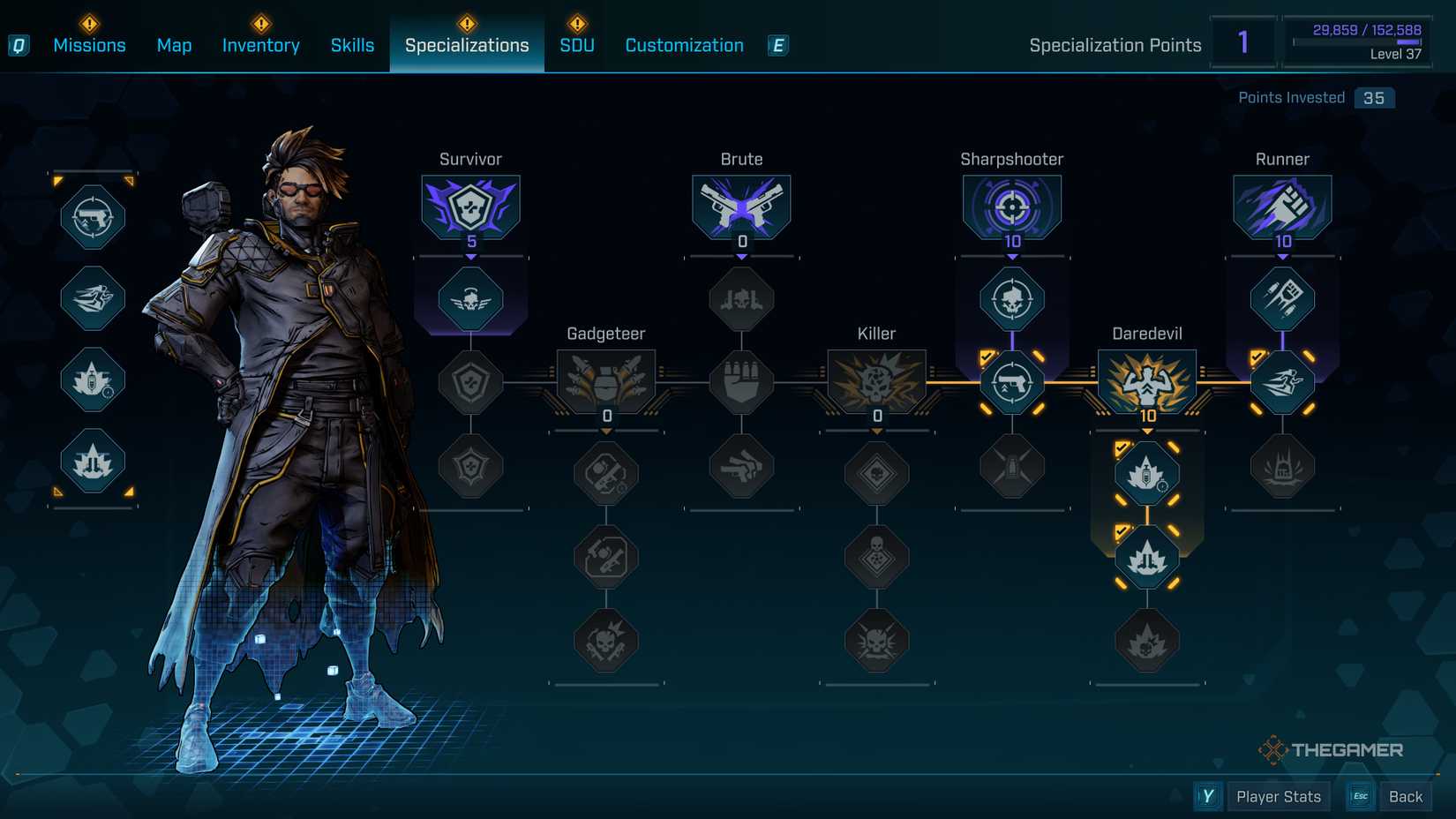Viewport: 1456px width, 819px height.
Task: Select the Survivor specialization shield icon
Action: pos(470,206)
